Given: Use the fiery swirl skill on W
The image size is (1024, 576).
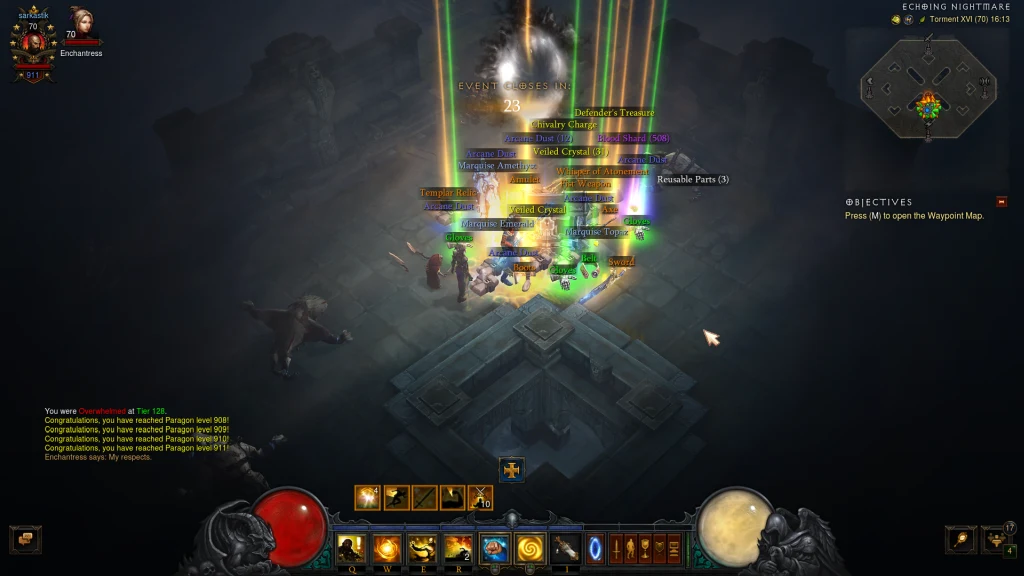Looking at the screenshot, I should pos(386,548).
